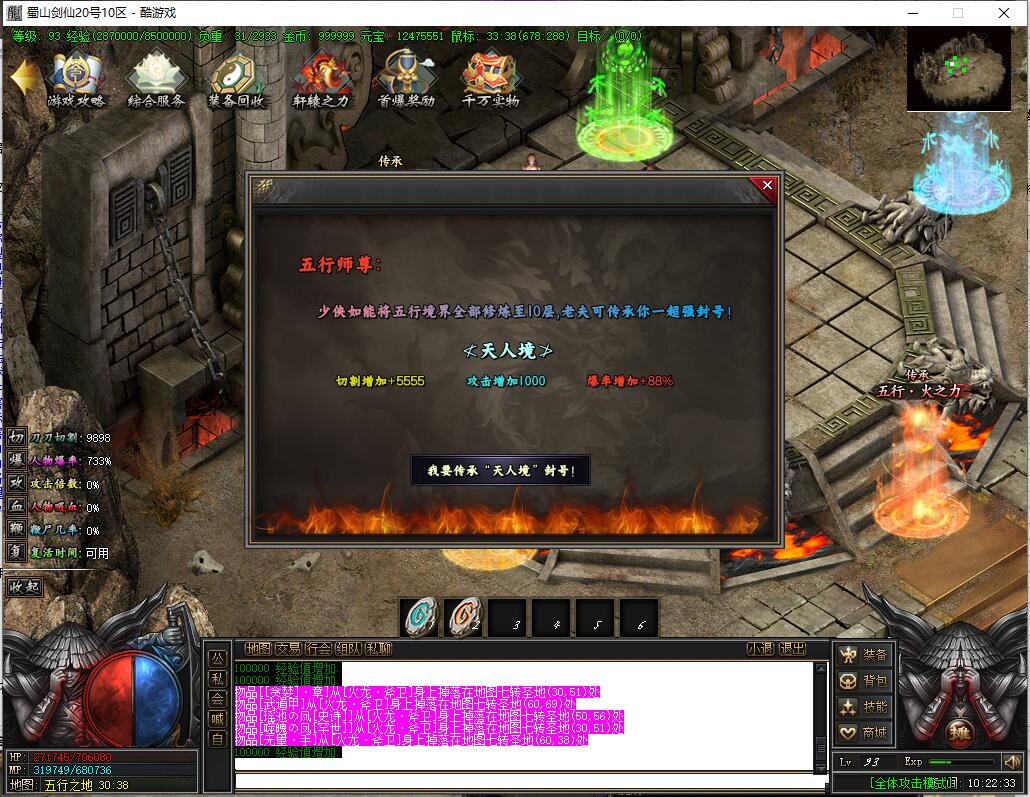Open the 背包 inventory bag
This screenshot has width=1030, height=797.
tap(864, 681)
